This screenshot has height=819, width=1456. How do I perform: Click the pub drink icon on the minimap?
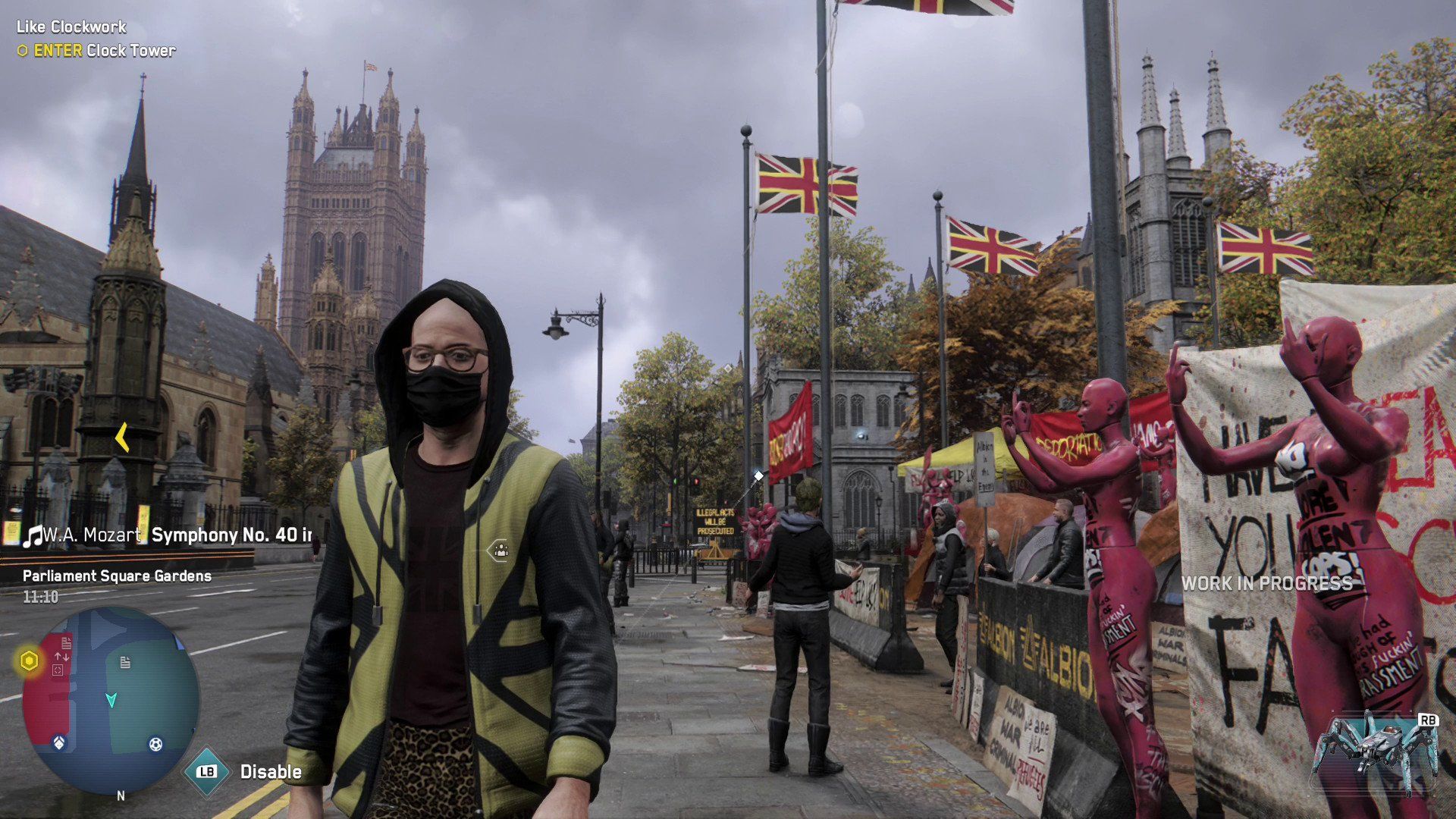[59, 742]
